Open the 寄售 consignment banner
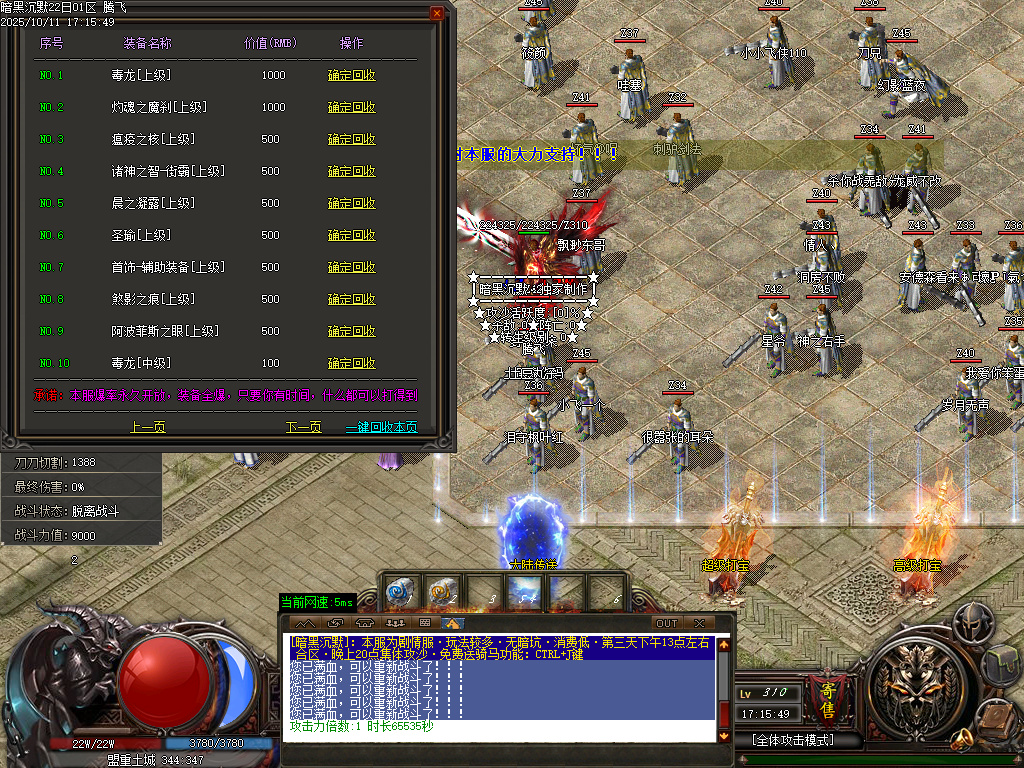Viewport: 1024px width, 768px height. tap(827, 698)
